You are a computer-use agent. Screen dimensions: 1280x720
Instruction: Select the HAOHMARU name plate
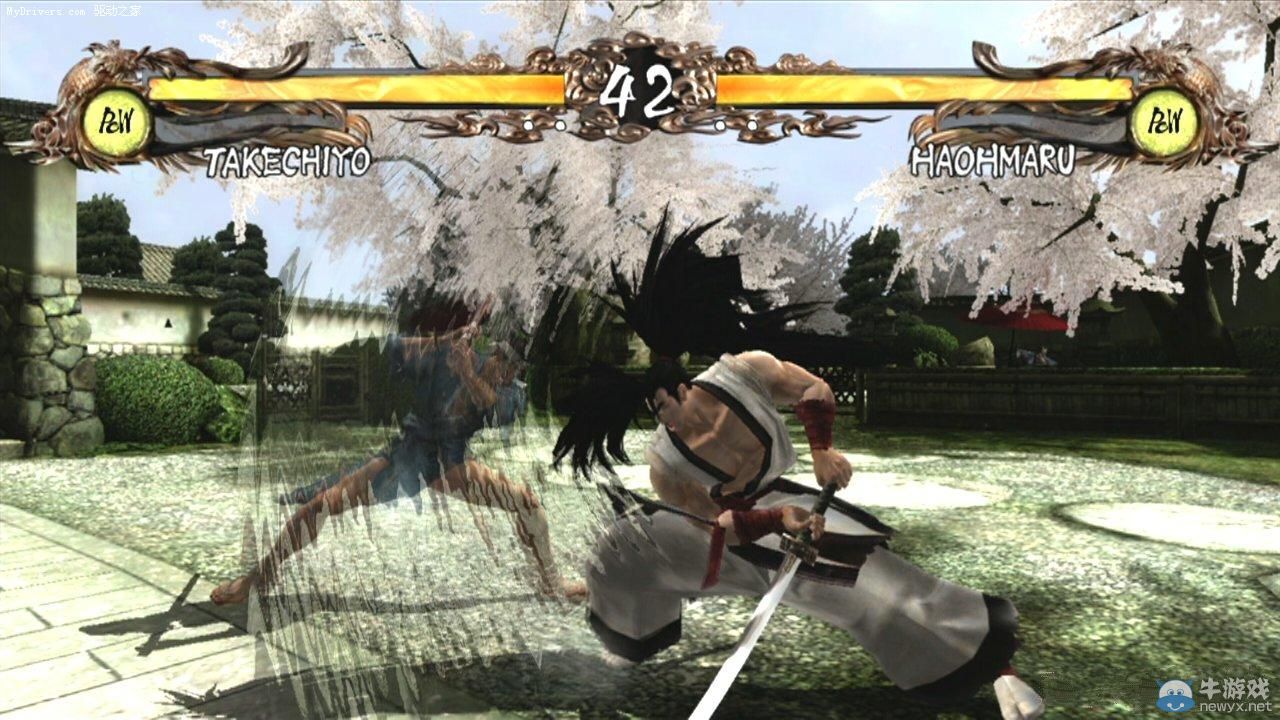pyautogui.click(x=995, y=156)
